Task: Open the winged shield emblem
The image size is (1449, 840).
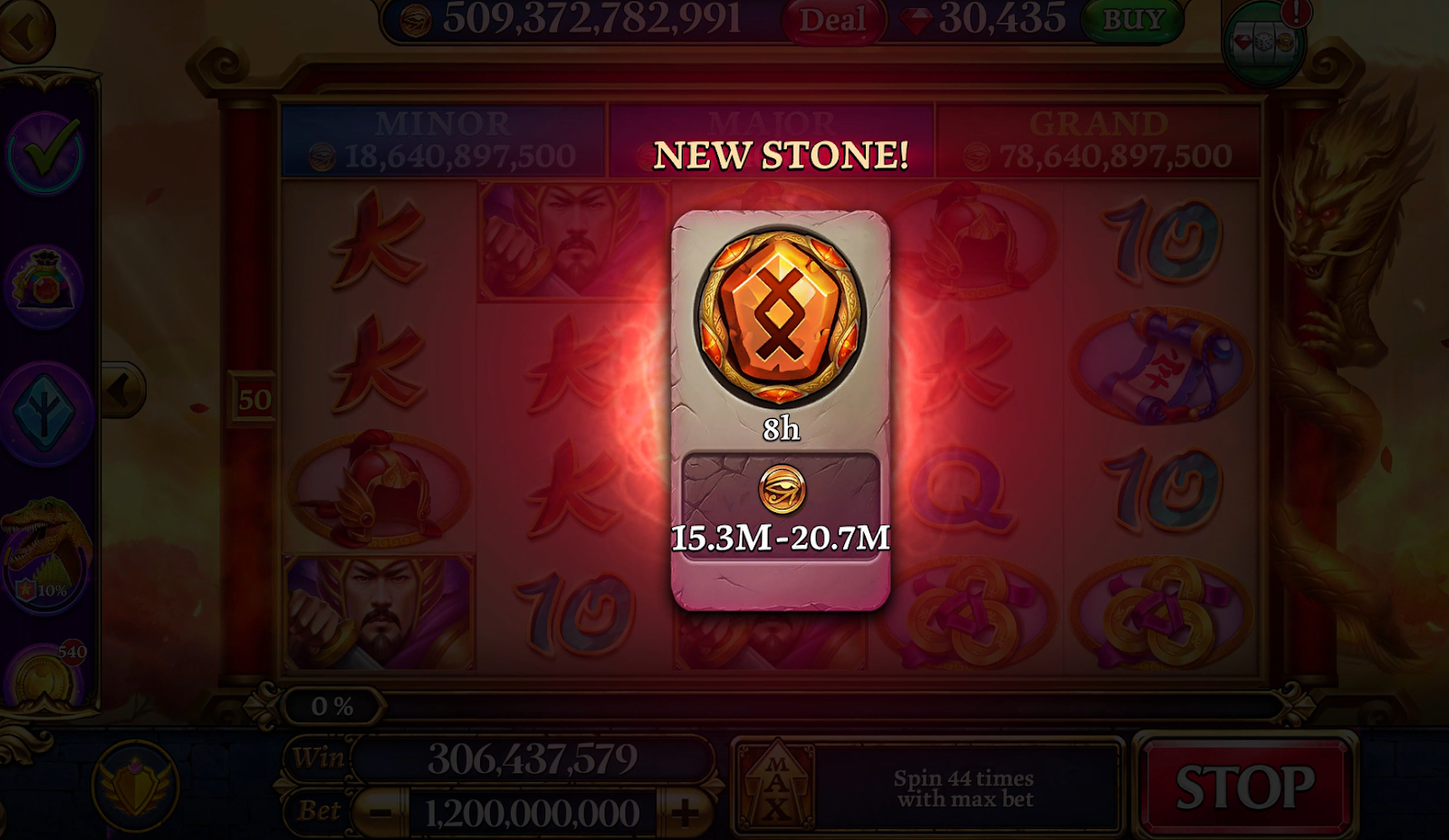Action: pos(136,784)
